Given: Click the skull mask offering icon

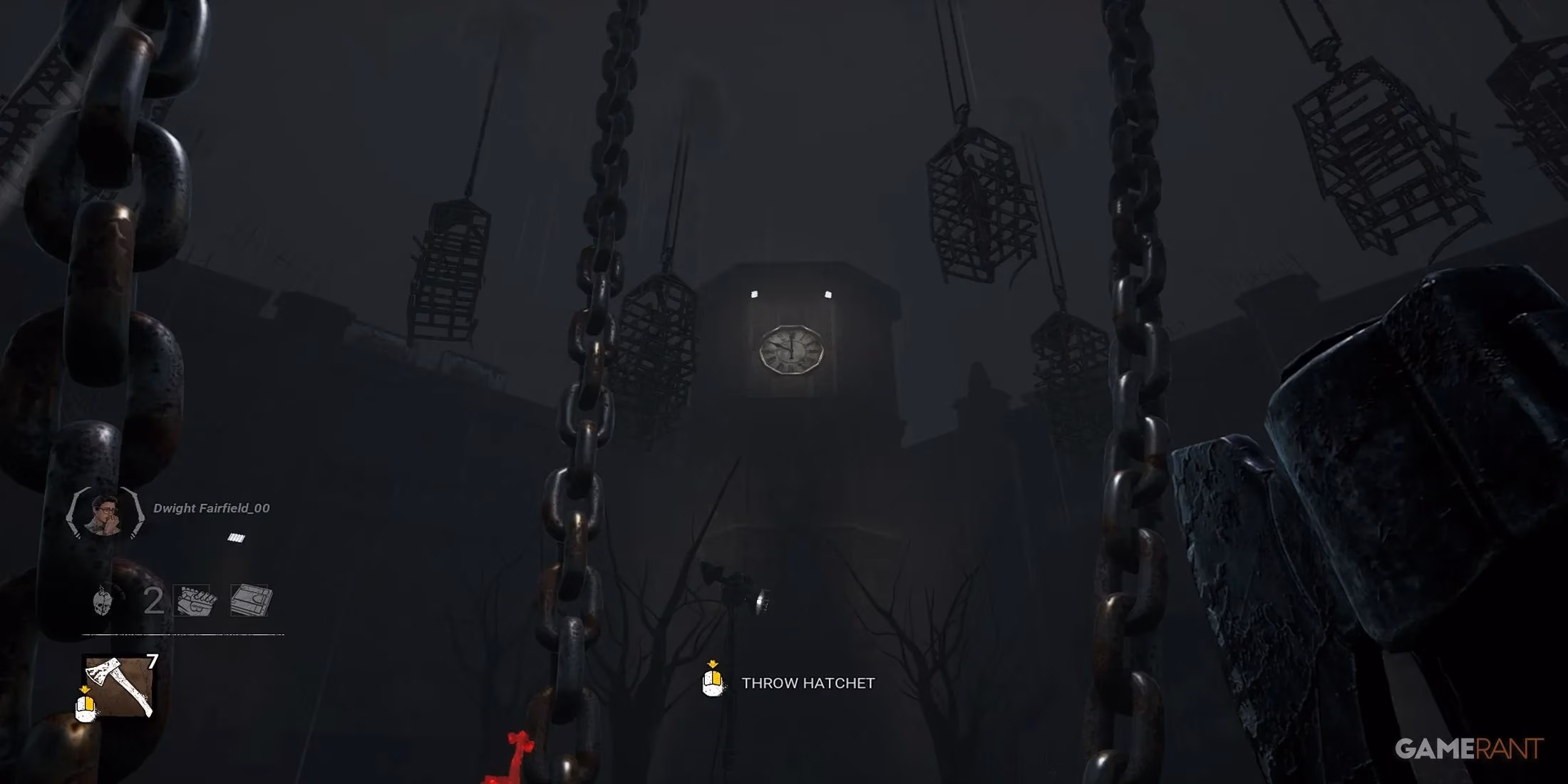Looking at the screenshot, I should coord(103,599).
